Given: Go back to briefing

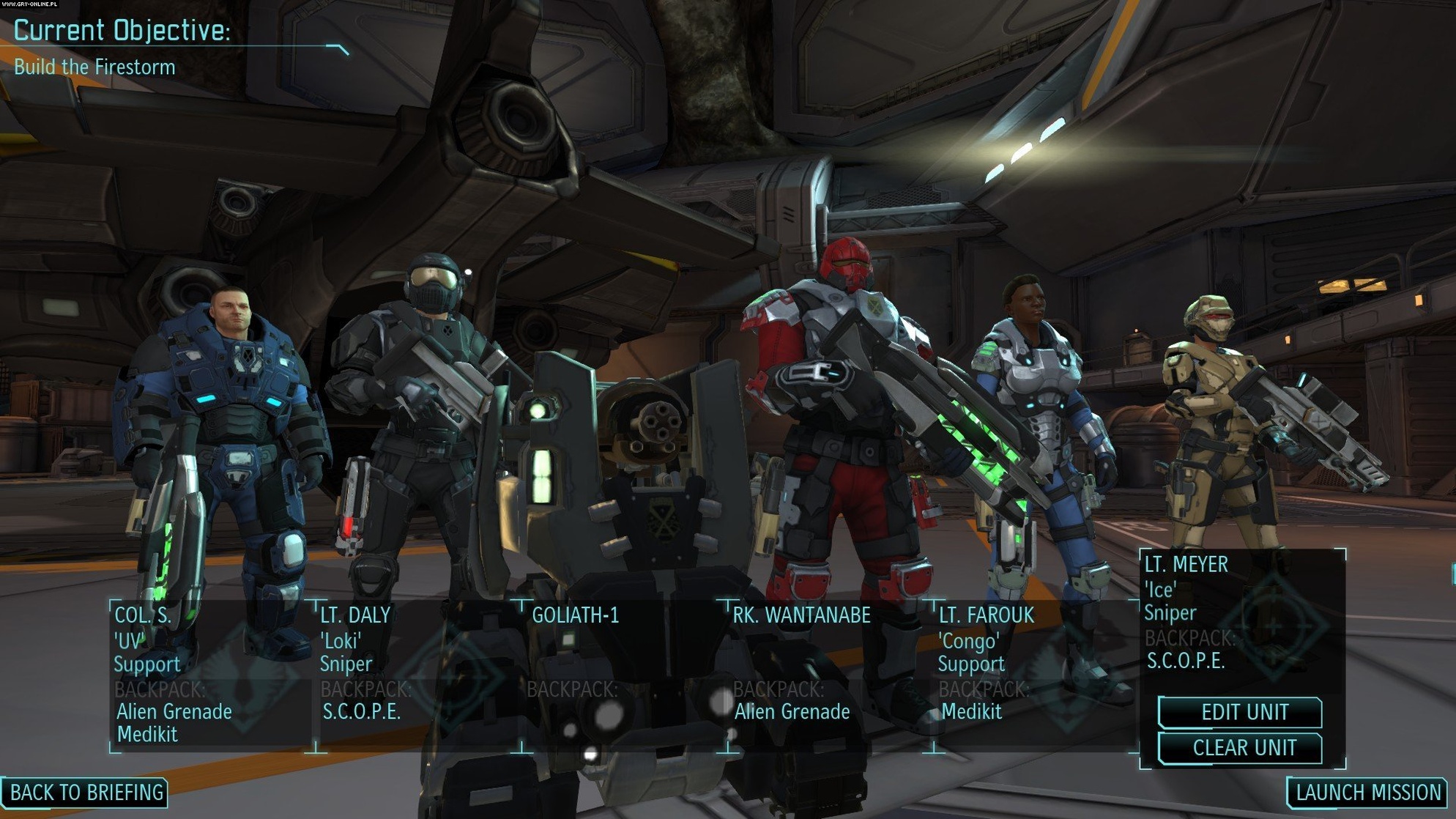Looking at the screenshot, I should (86, 792).
